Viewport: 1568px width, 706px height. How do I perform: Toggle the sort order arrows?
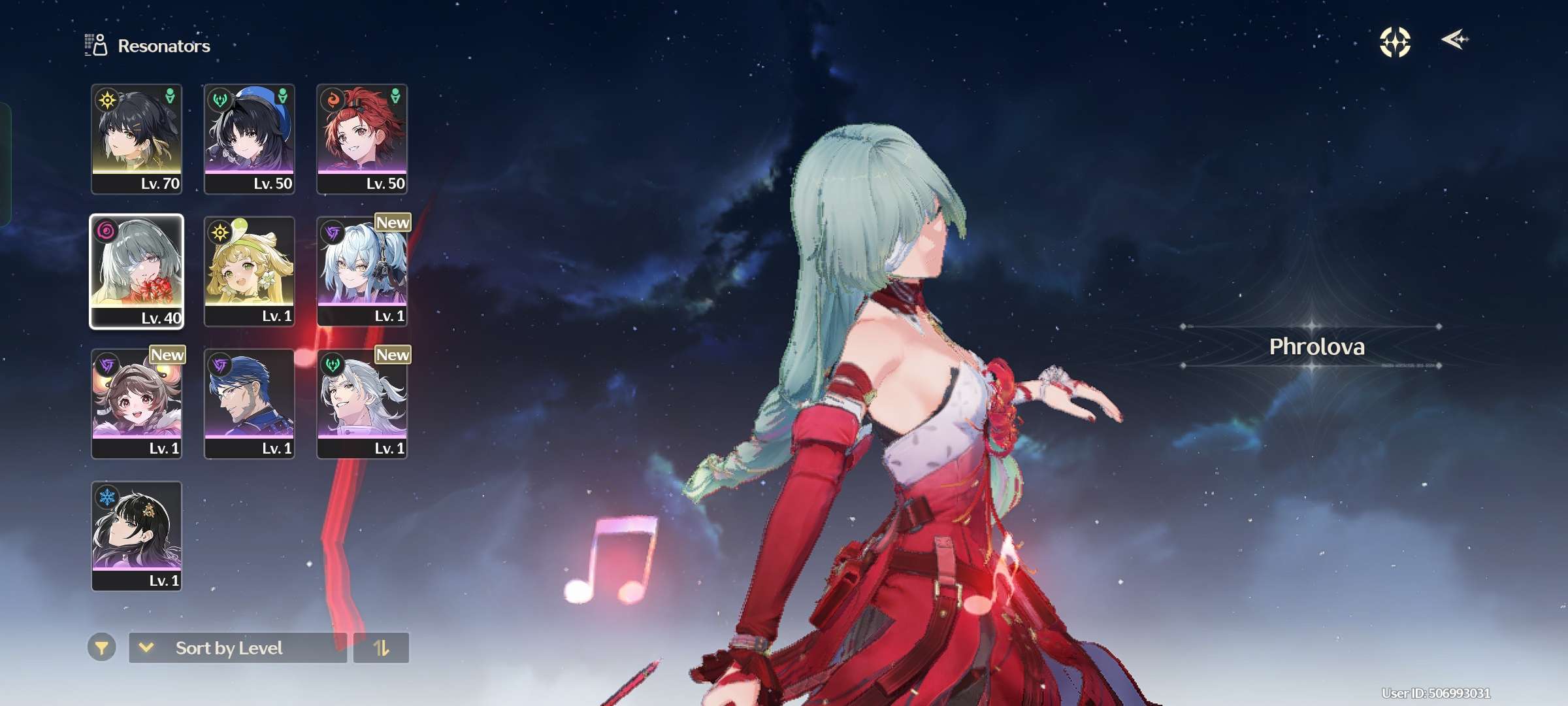coord(381,647)
